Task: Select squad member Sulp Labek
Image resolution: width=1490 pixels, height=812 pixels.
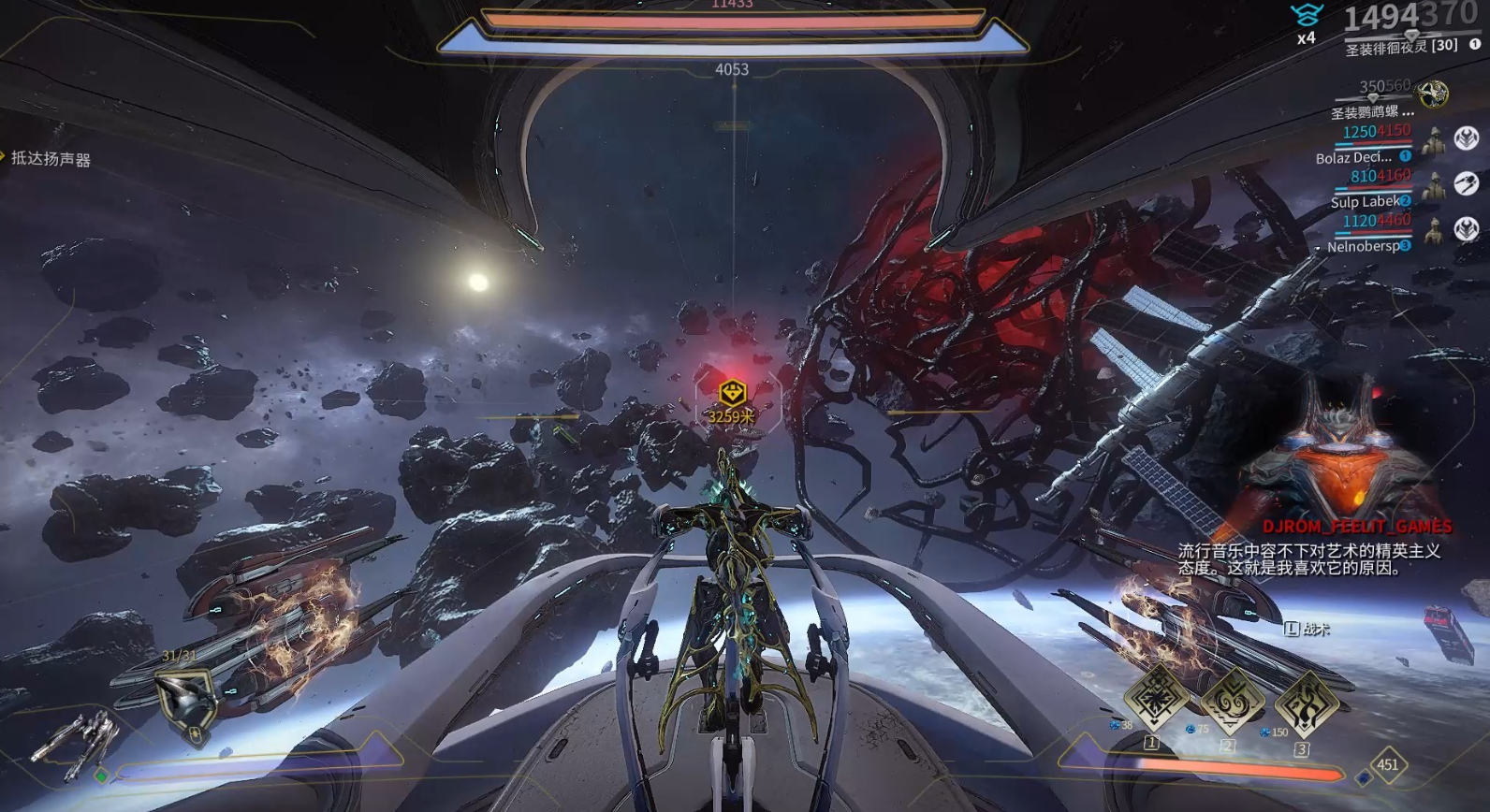Action: click(1365, 202)
